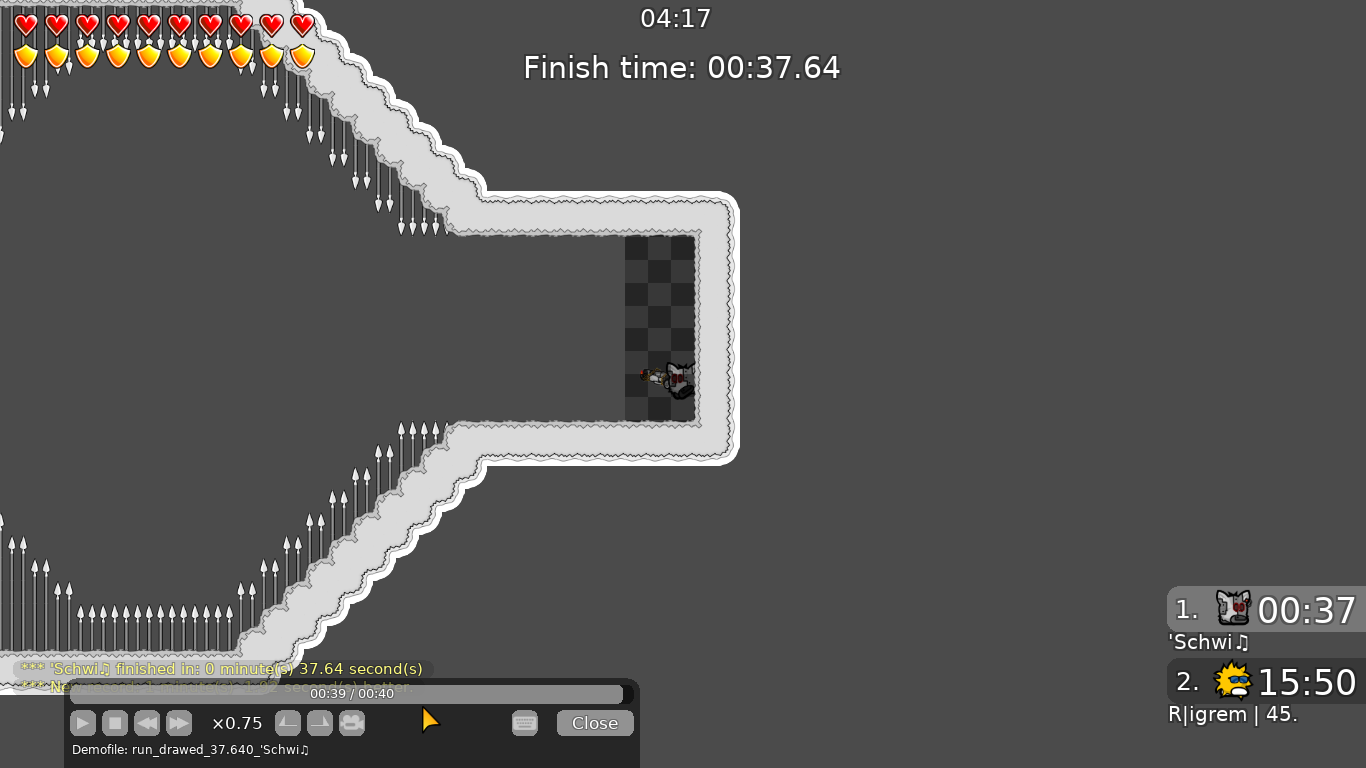1366x768 pixels.
Task: Set the slice end marker
Action: tap(320, 723)
